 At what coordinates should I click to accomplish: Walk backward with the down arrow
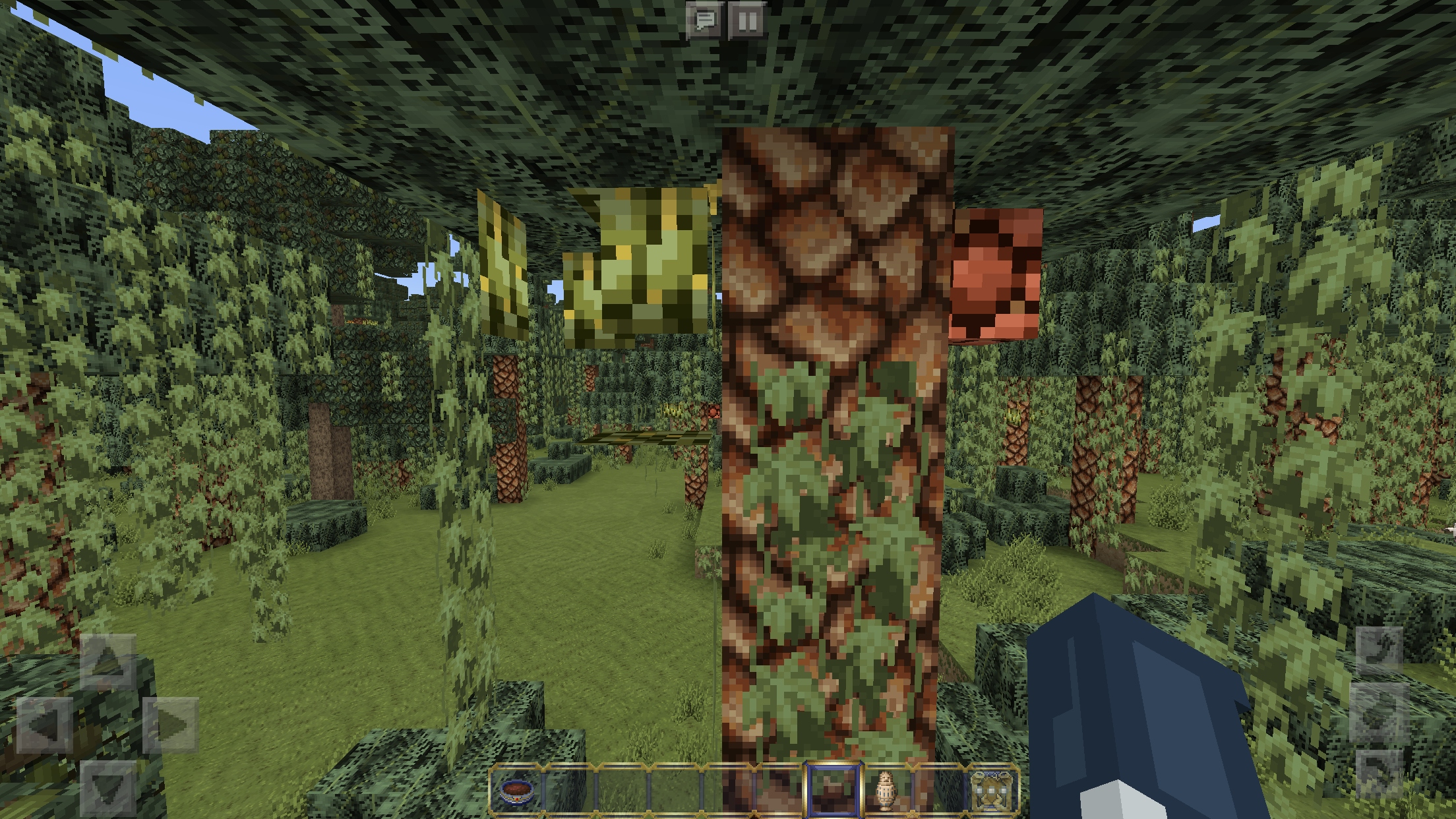point(108,788)
